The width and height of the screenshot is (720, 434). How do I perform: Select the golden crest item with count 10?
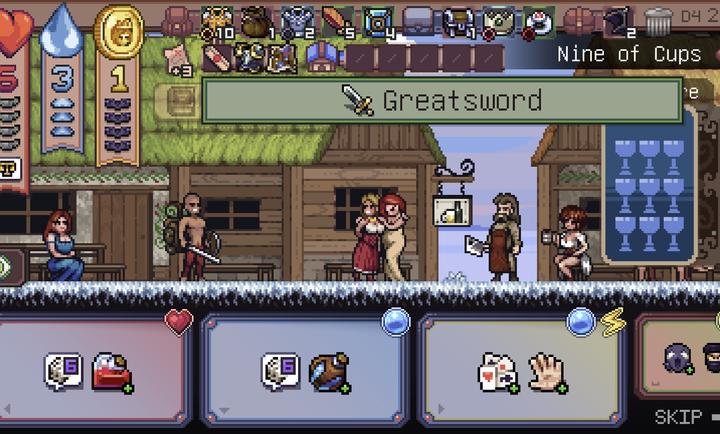pyautogui.click(x=217, y=19)
